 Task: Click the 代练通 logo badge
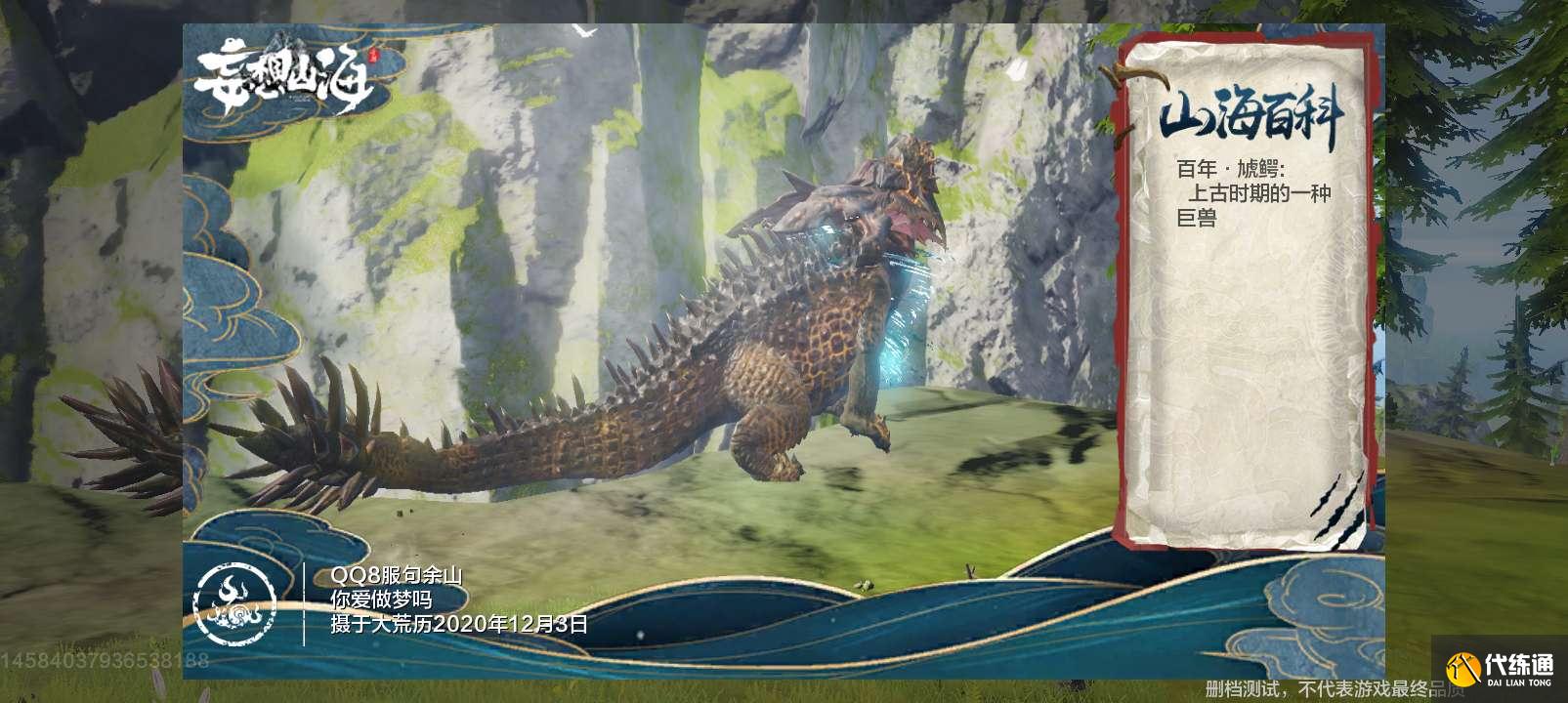click(1500, 668)
